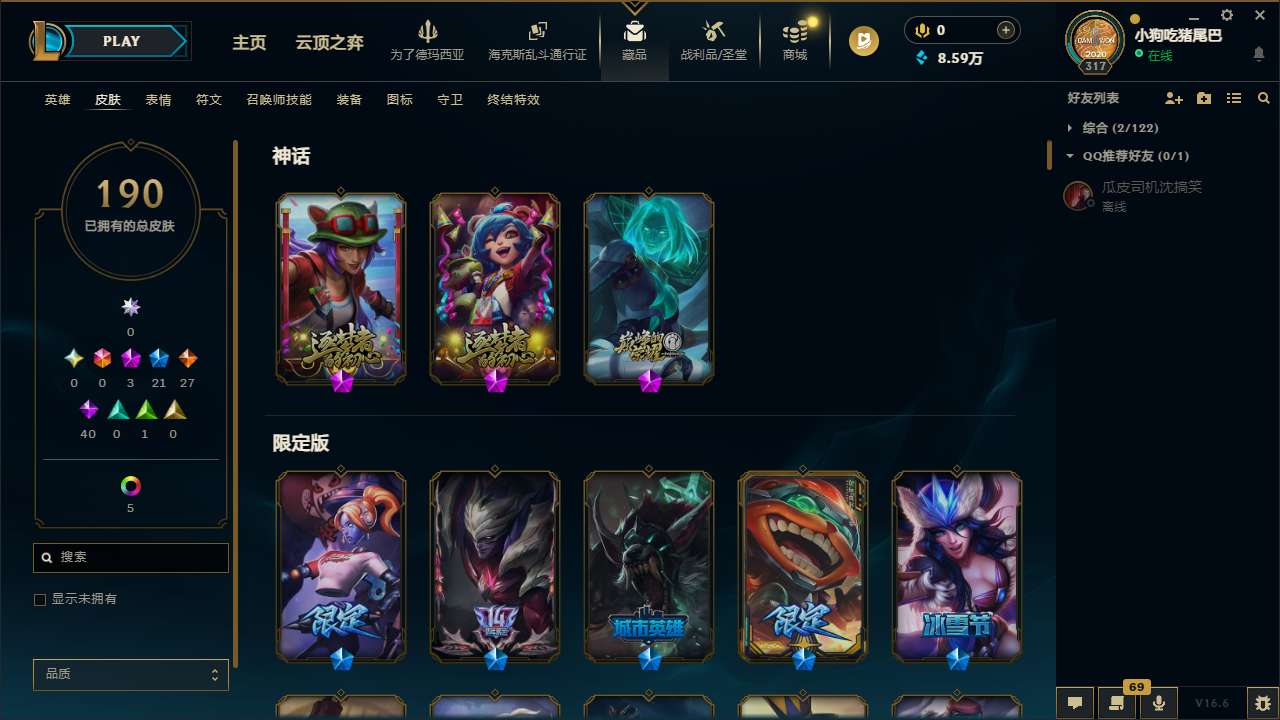Click the chroma color wheel in sidebar
The height and width of the screenshot is (720, 1280).
[x=130, y=488]
